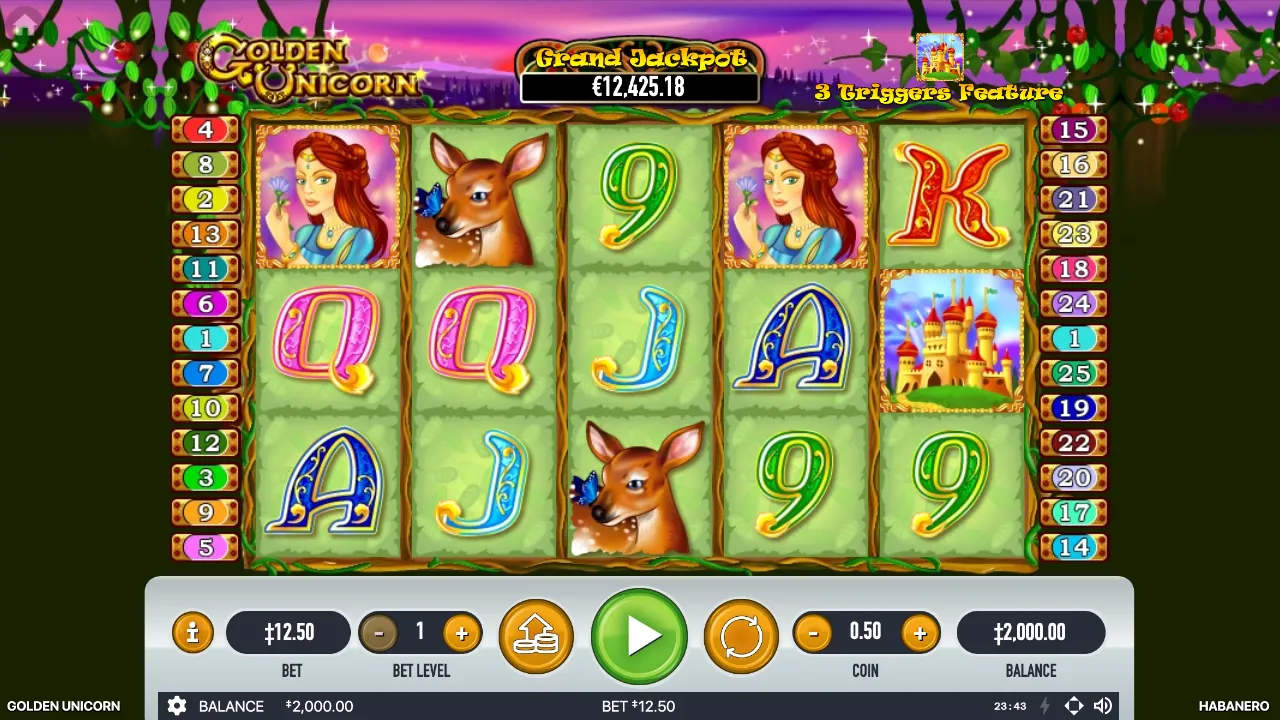The width and height of the screenshot is (1280, 720).
Task: Toggle fullscreen with the four-arrow icon
Action: 1073,706
